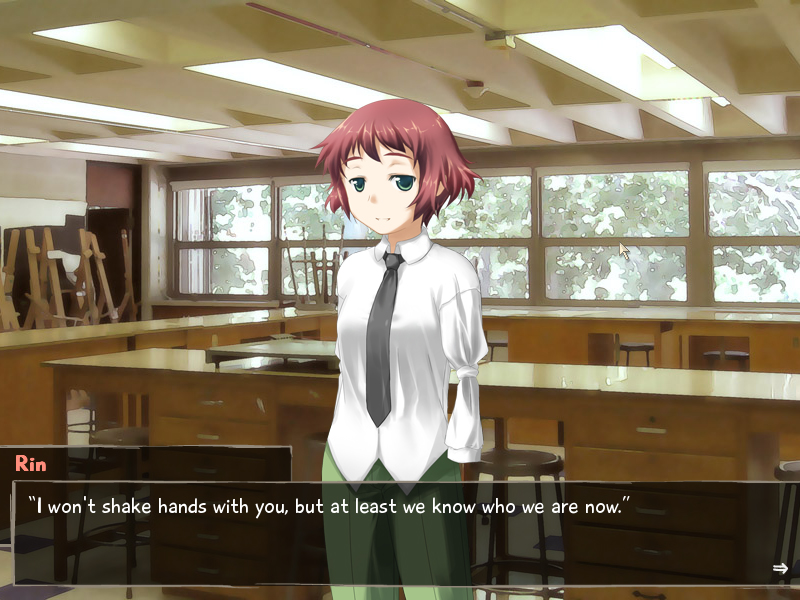
Task: Click the continue arrow in the dialogue box
Action: coord(780,568)
